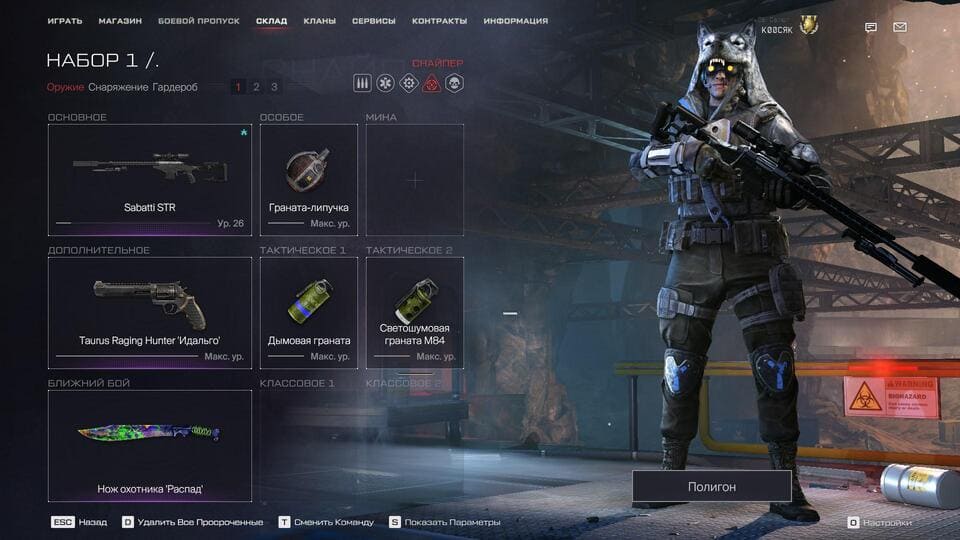Open the Taurus Raging Hunter secondary slot

click(x=149, y=313)
